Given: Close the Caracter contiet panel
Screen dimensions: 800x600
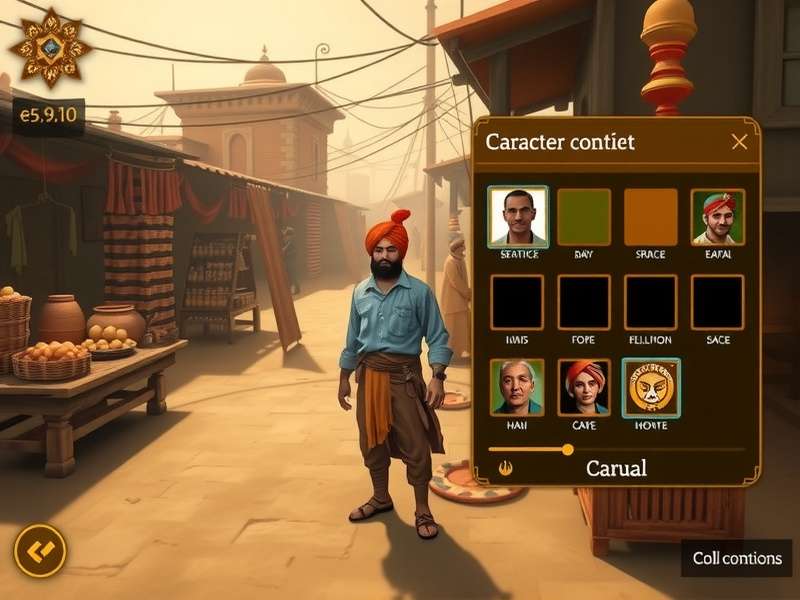Looking at the screenshot, I should [739, 142].
